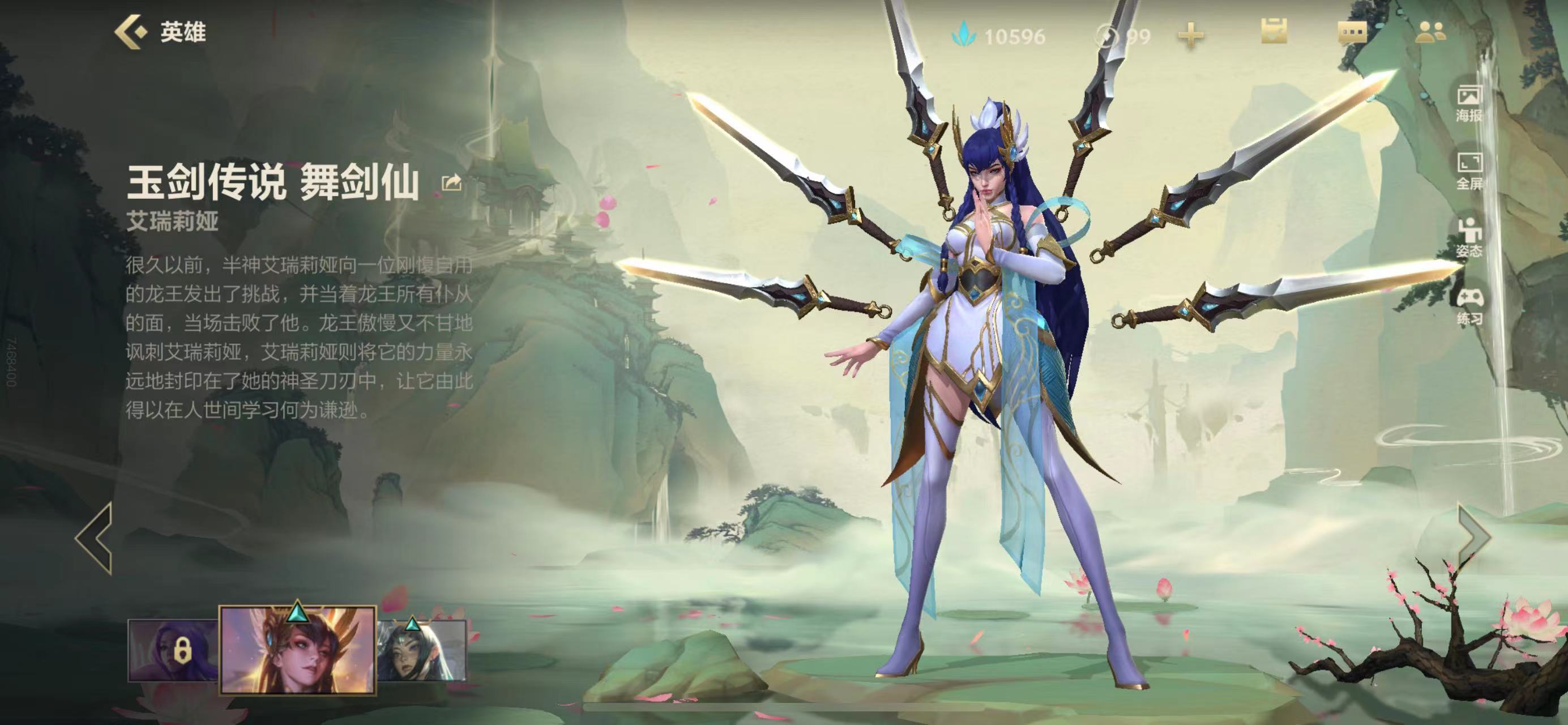Open the chat speech bubble icon
The image size is (1568, 725).
point(1351,33)
